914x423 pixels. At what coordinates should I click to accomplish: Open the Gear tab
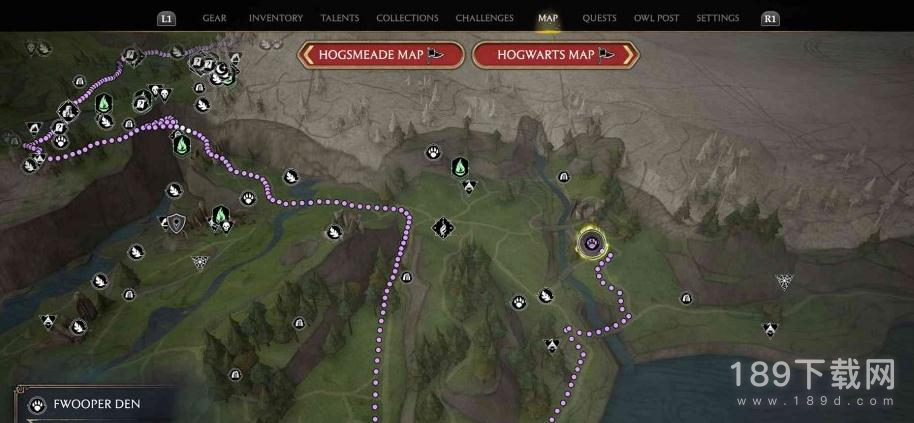click(214, 18)
